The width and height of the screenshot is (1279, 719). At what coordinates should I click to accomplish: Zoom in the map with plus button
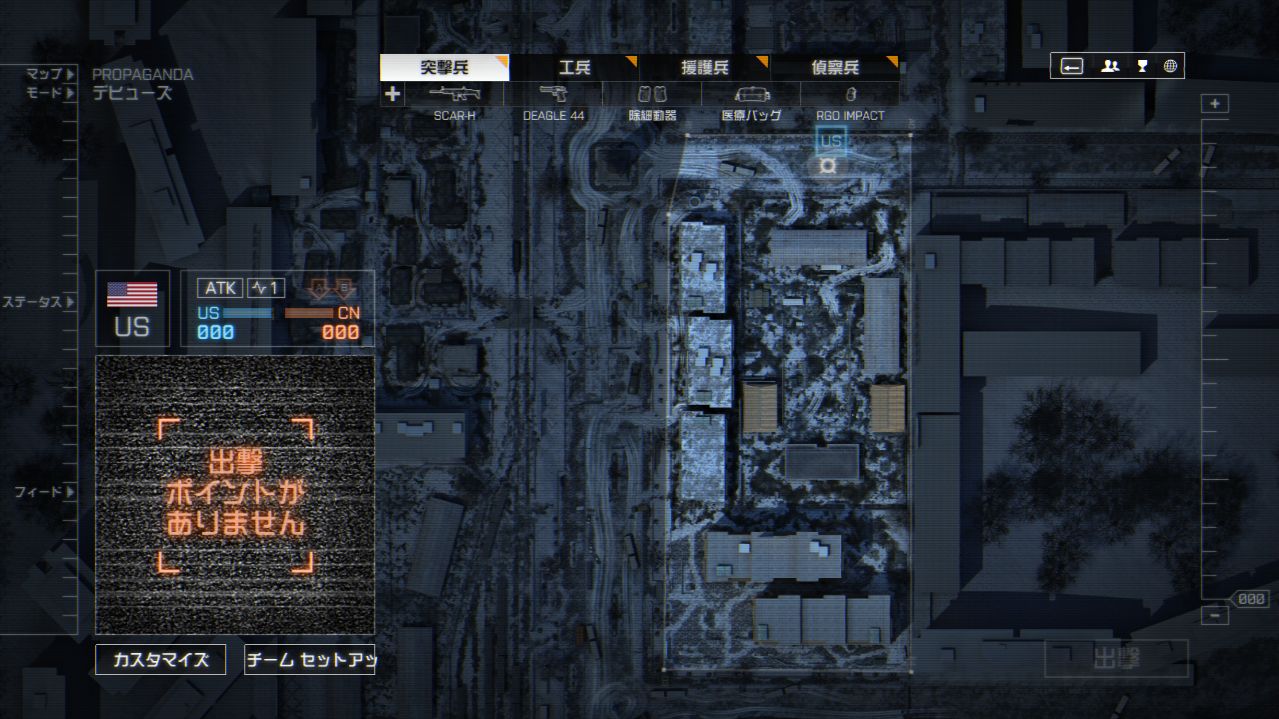pyautogui.click(x=1215, y=104)
